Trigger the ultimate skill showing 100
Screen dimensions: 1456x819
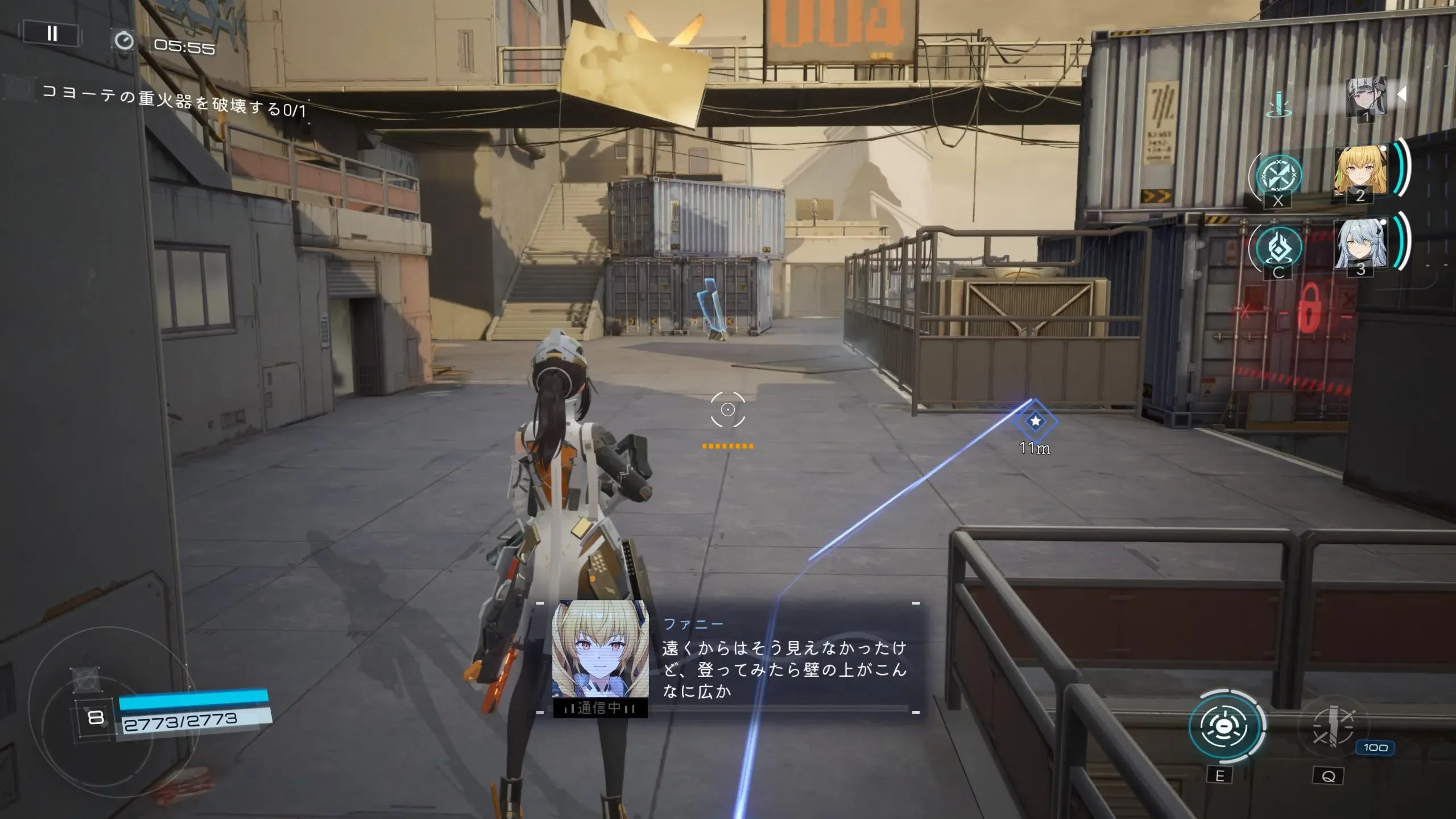point(1332,727)
